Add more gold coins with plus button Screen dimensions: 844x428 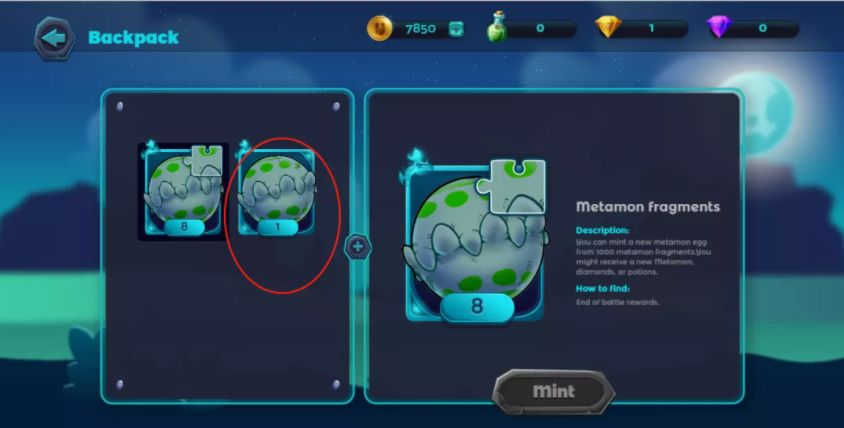456,29
